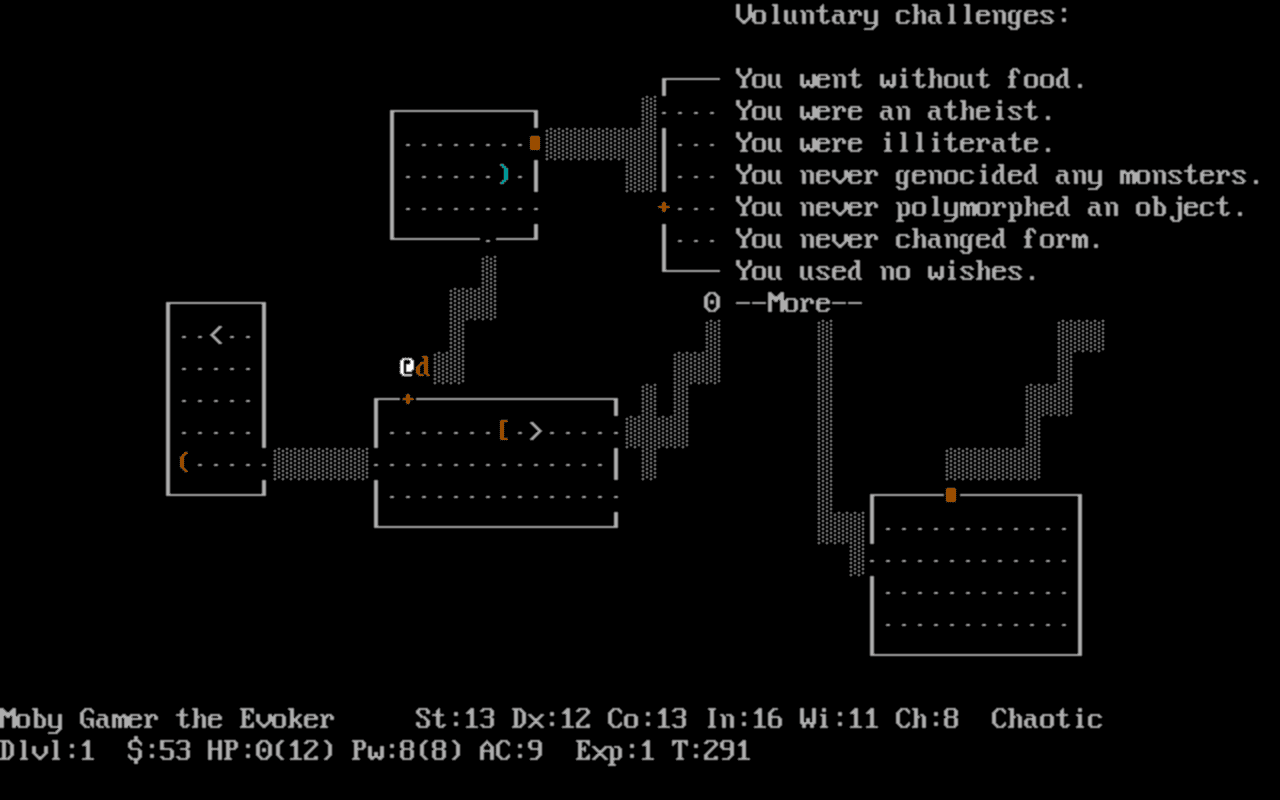1280x800 pixels.
Task: Click the orange '+' door below the player
Action: (407, 398)
